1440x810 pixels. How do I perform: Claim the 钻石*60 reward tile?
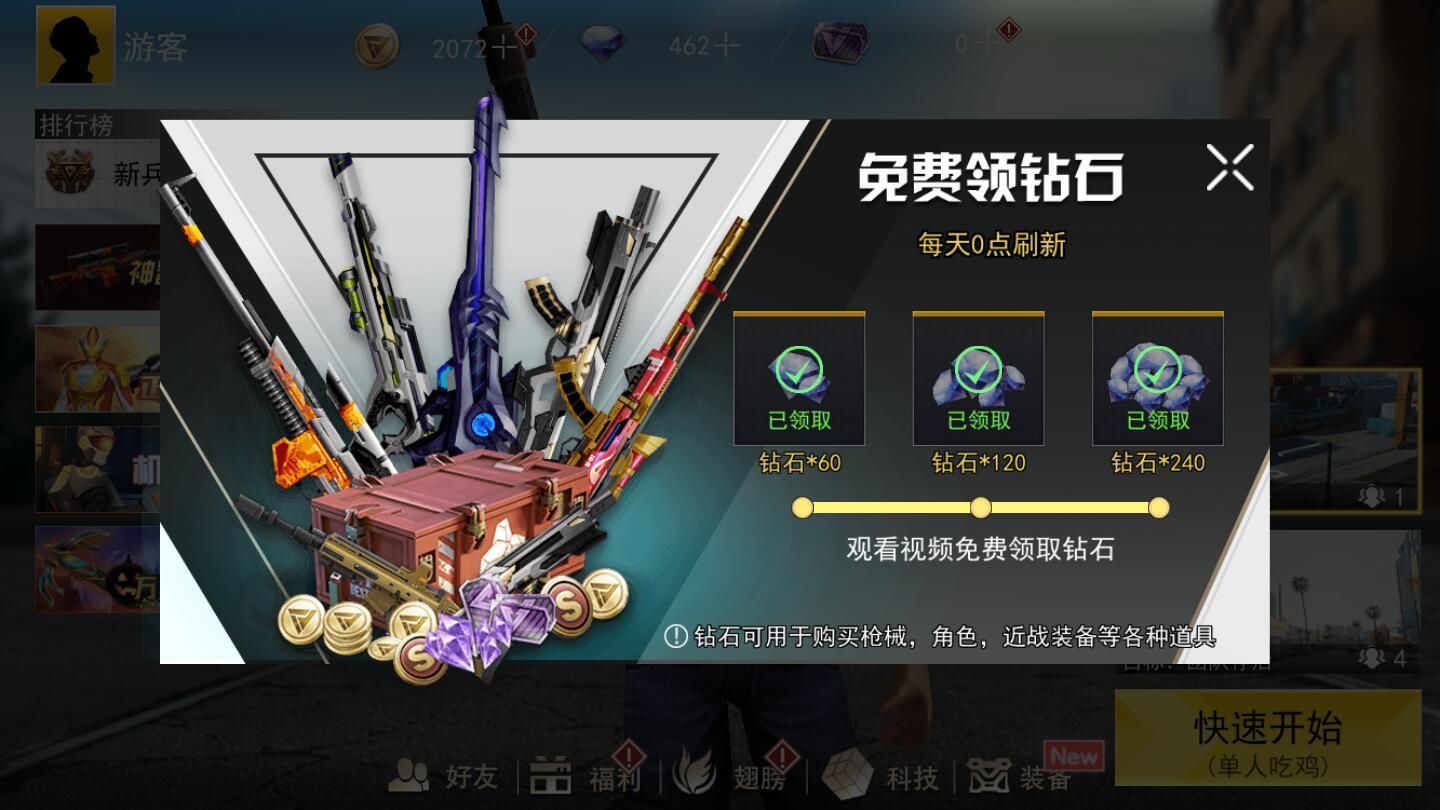point(800,380)
